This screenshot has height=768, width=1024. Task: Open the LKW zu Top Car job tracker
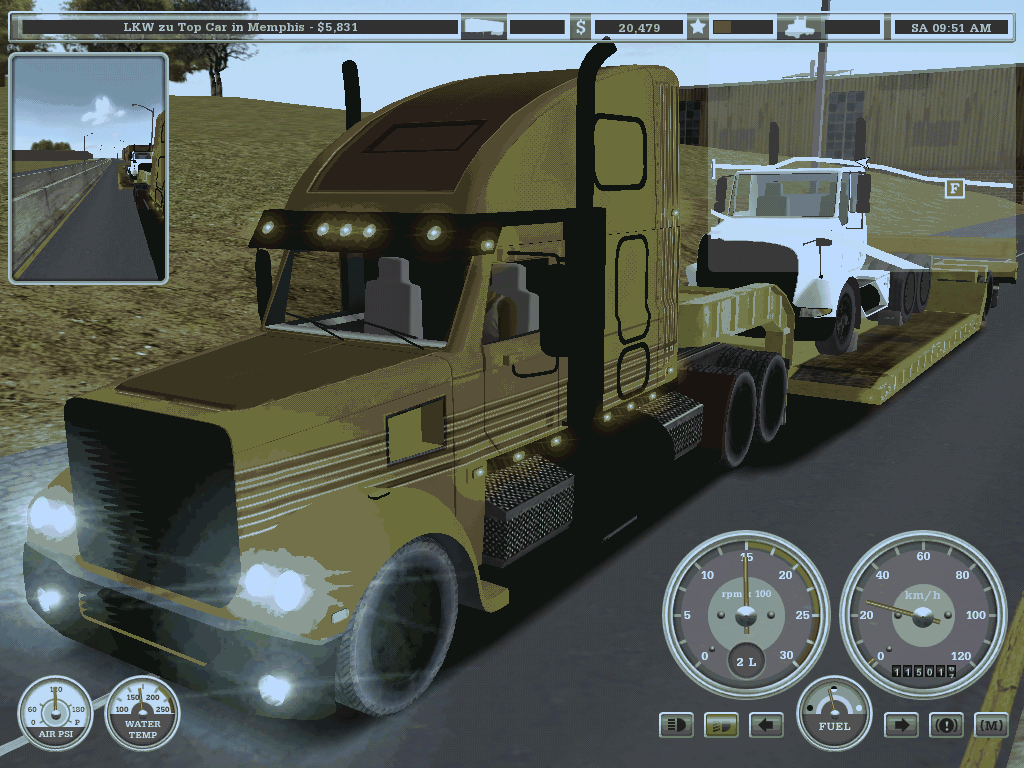pyautogui.click(x=236, y=27)
